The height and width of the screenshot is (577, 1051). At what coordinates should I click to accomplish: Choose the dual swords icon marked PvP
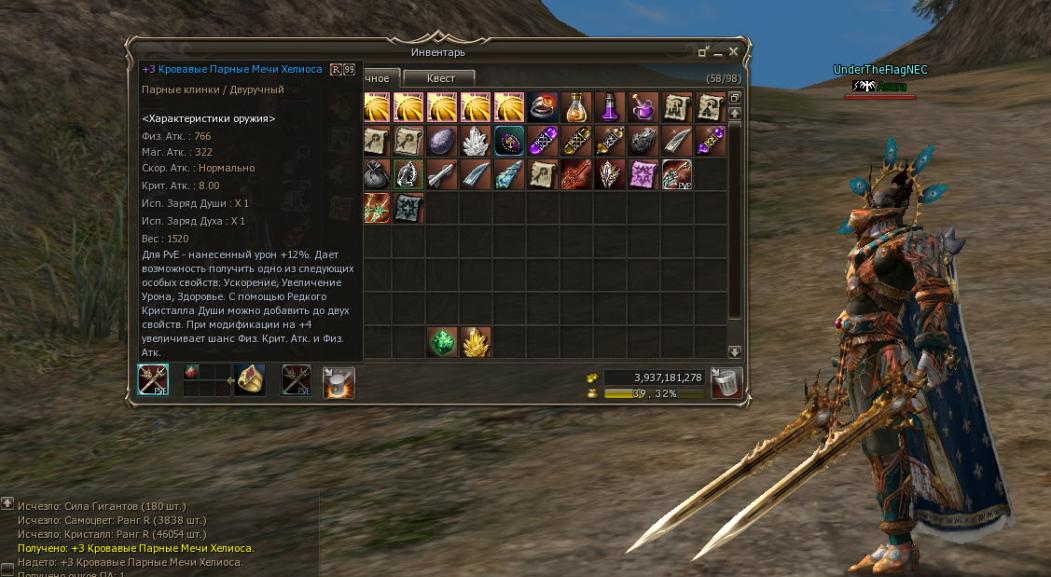click(677, 174)
